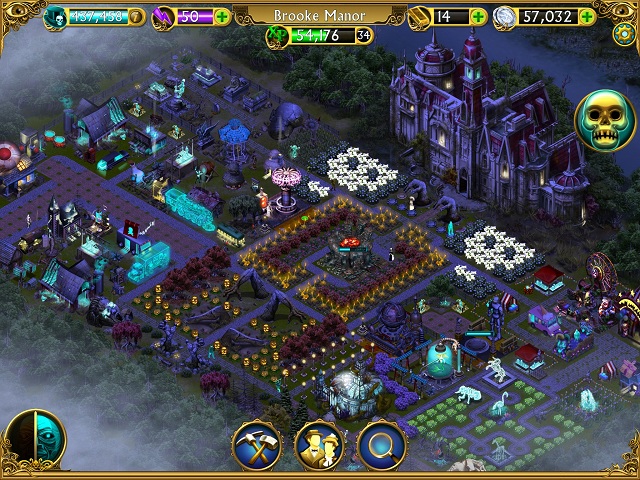Add more purple lightning energy

click(x=221, y=17)
